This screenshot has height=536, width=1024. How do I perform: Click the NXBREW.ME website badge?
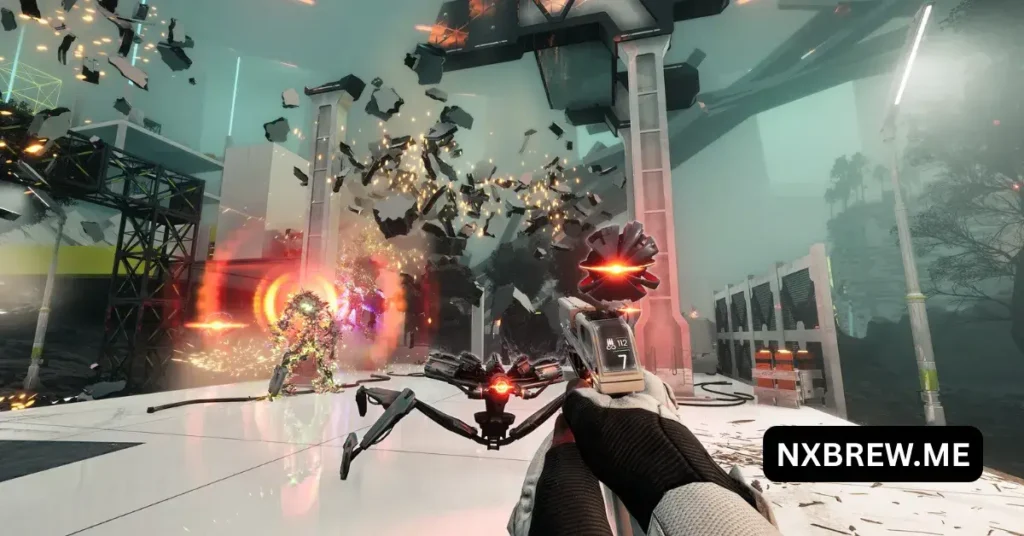pos(872,454)
